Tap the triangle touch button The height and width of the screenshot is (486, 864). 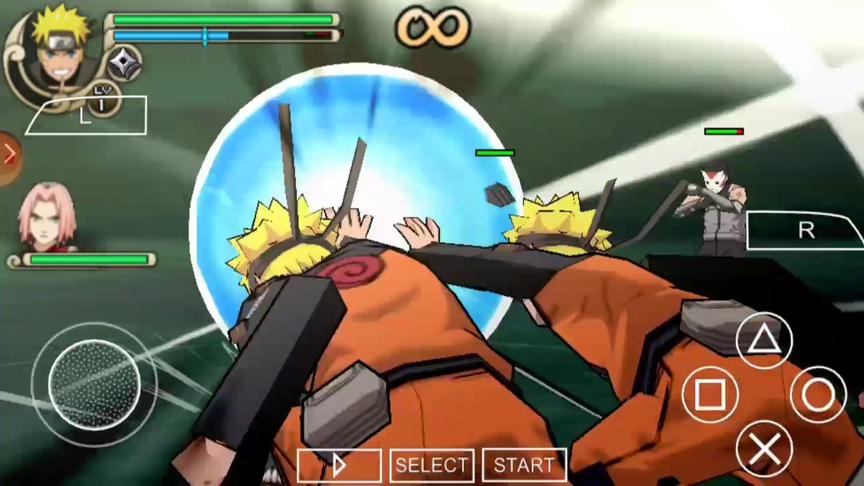[x=764, y=341]
